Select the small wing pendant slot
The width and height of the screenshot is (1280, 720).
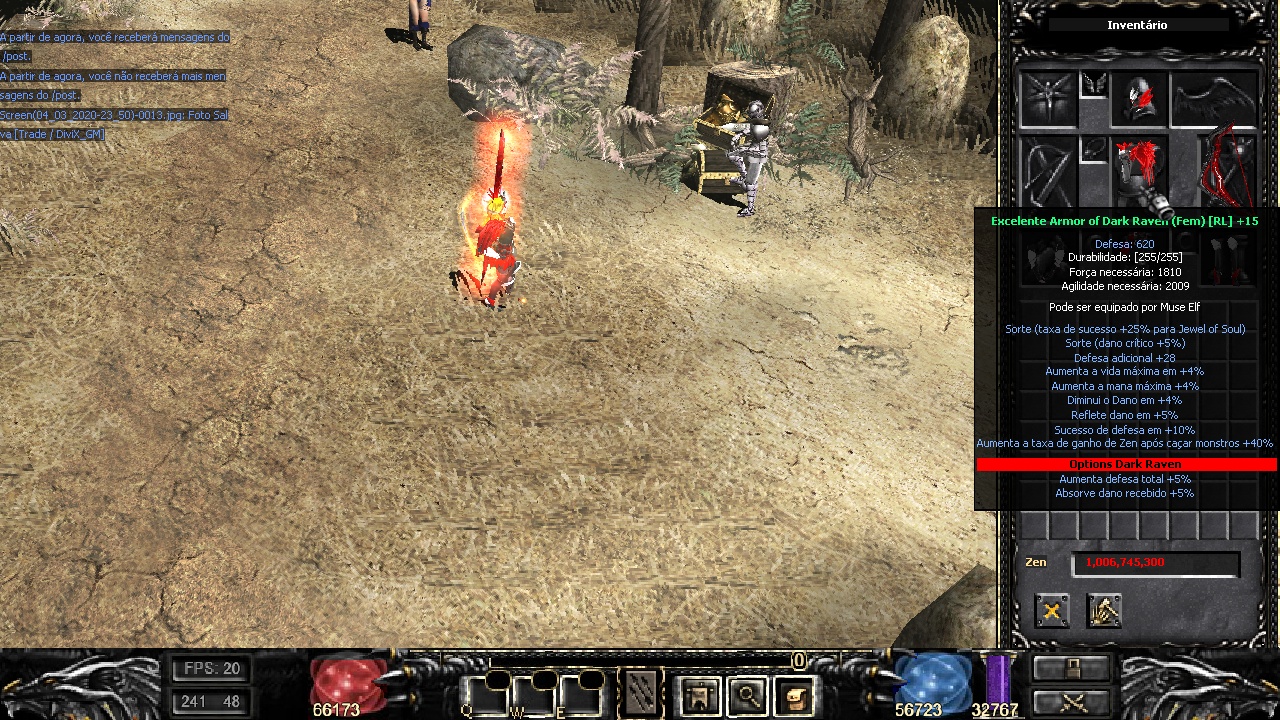pos(1093,85)
